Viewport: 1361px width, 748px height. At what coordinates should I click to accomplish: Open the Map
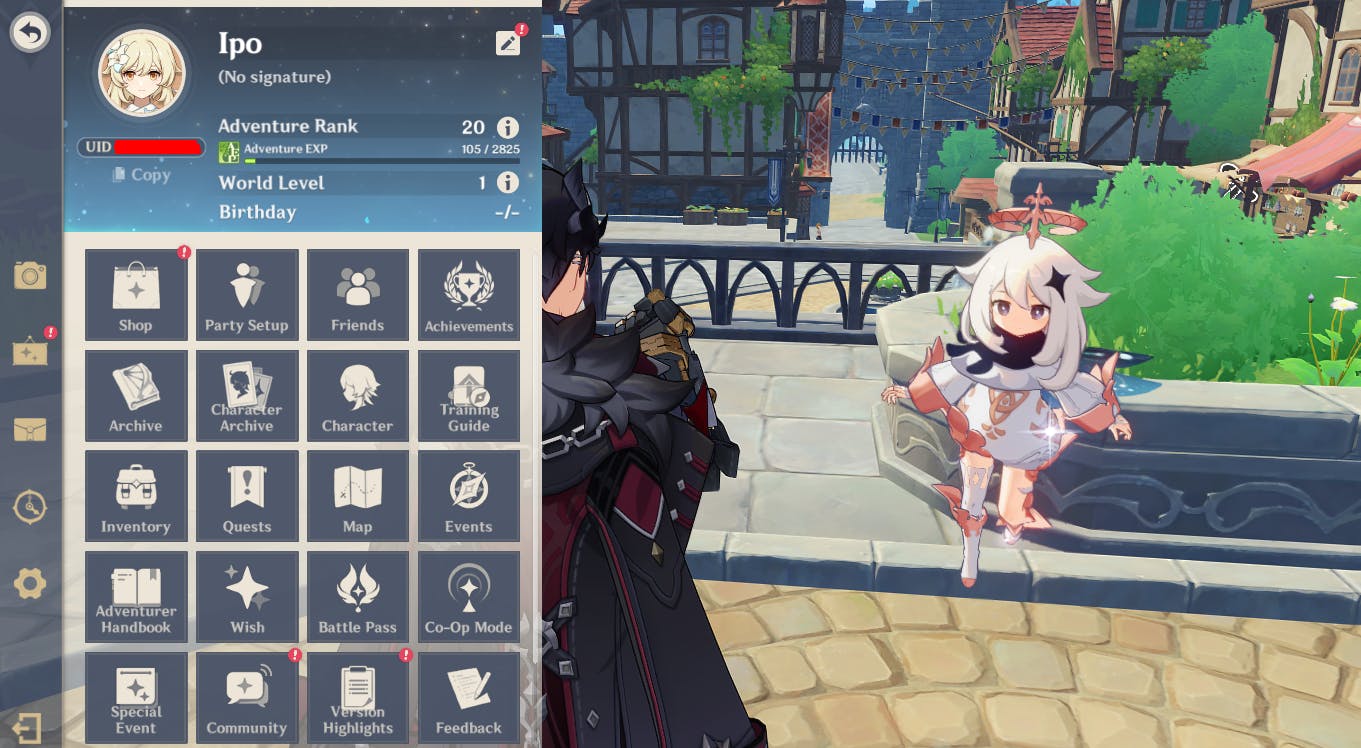click(x=358, y=496)
